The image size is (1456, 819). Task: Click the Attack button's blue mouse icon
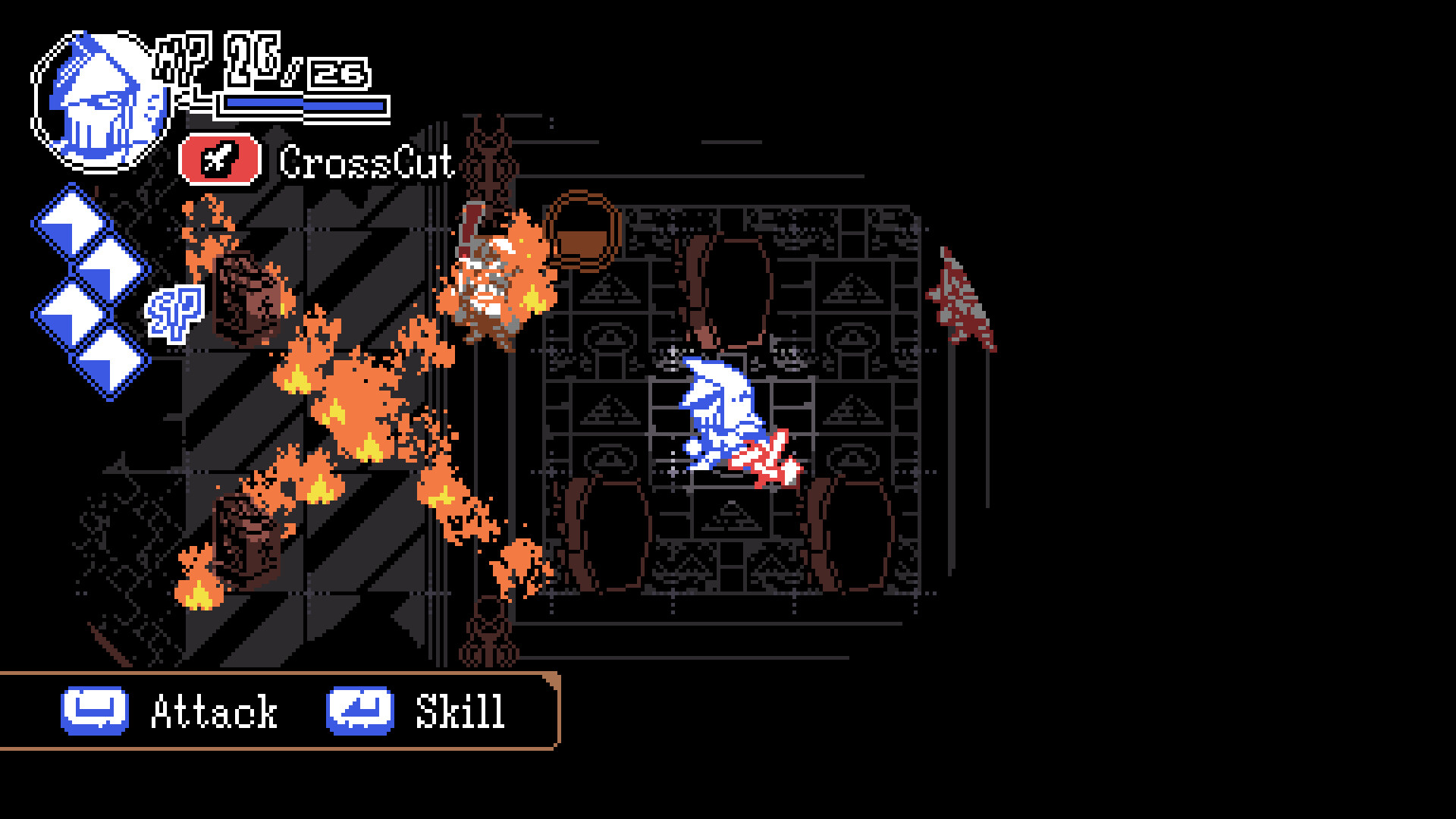point(95,710)
